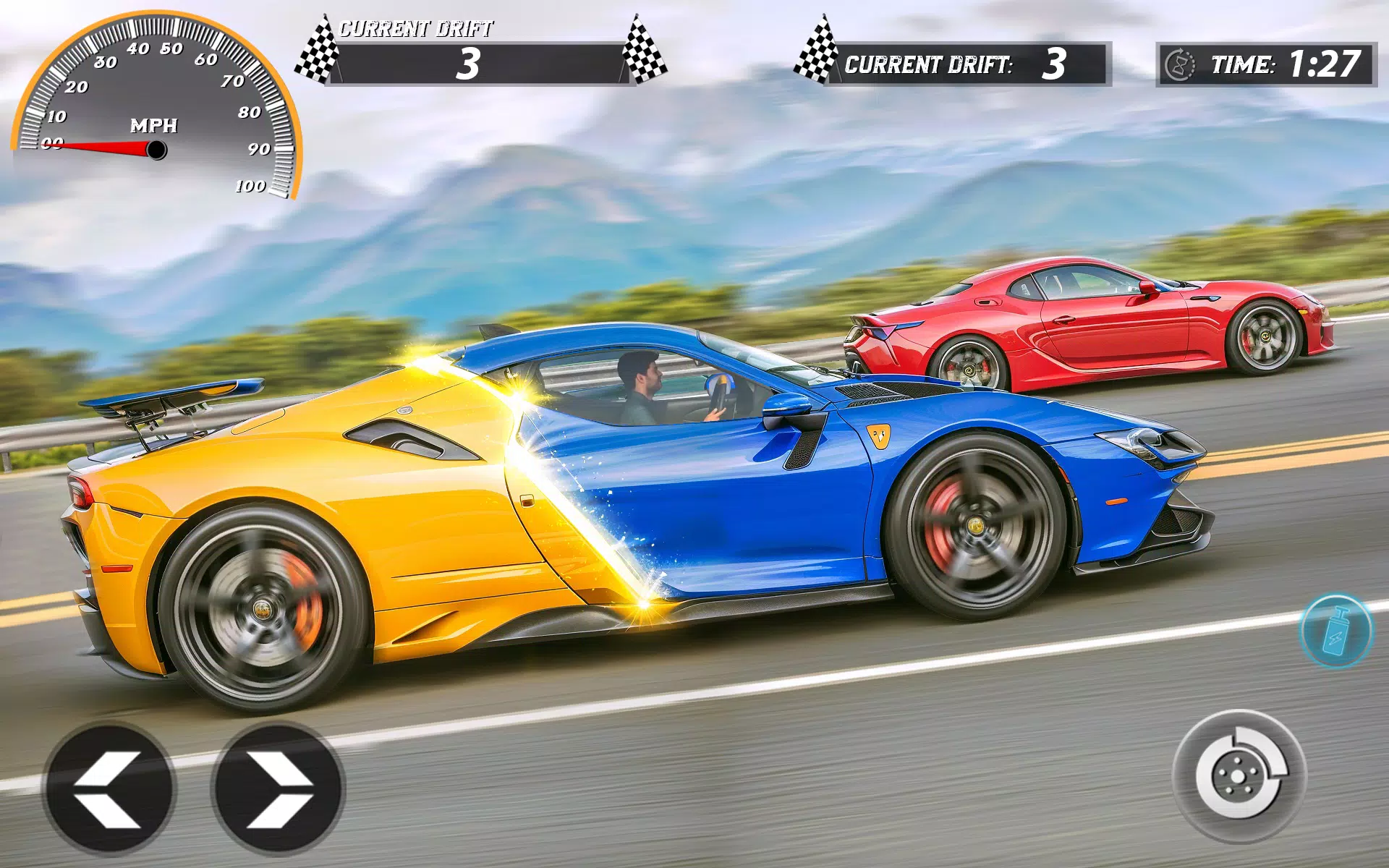Hit the brake disc button

click(x=1239, y=776)
